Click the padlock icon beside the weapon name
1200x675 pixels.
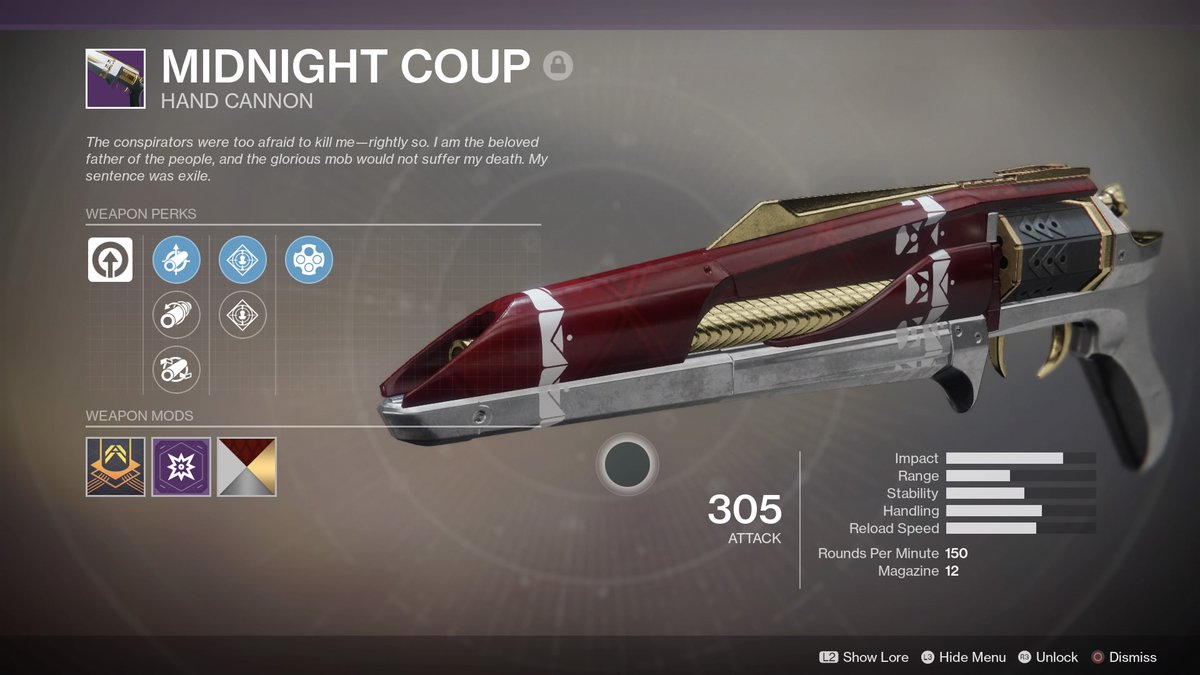tap(558, 67)
